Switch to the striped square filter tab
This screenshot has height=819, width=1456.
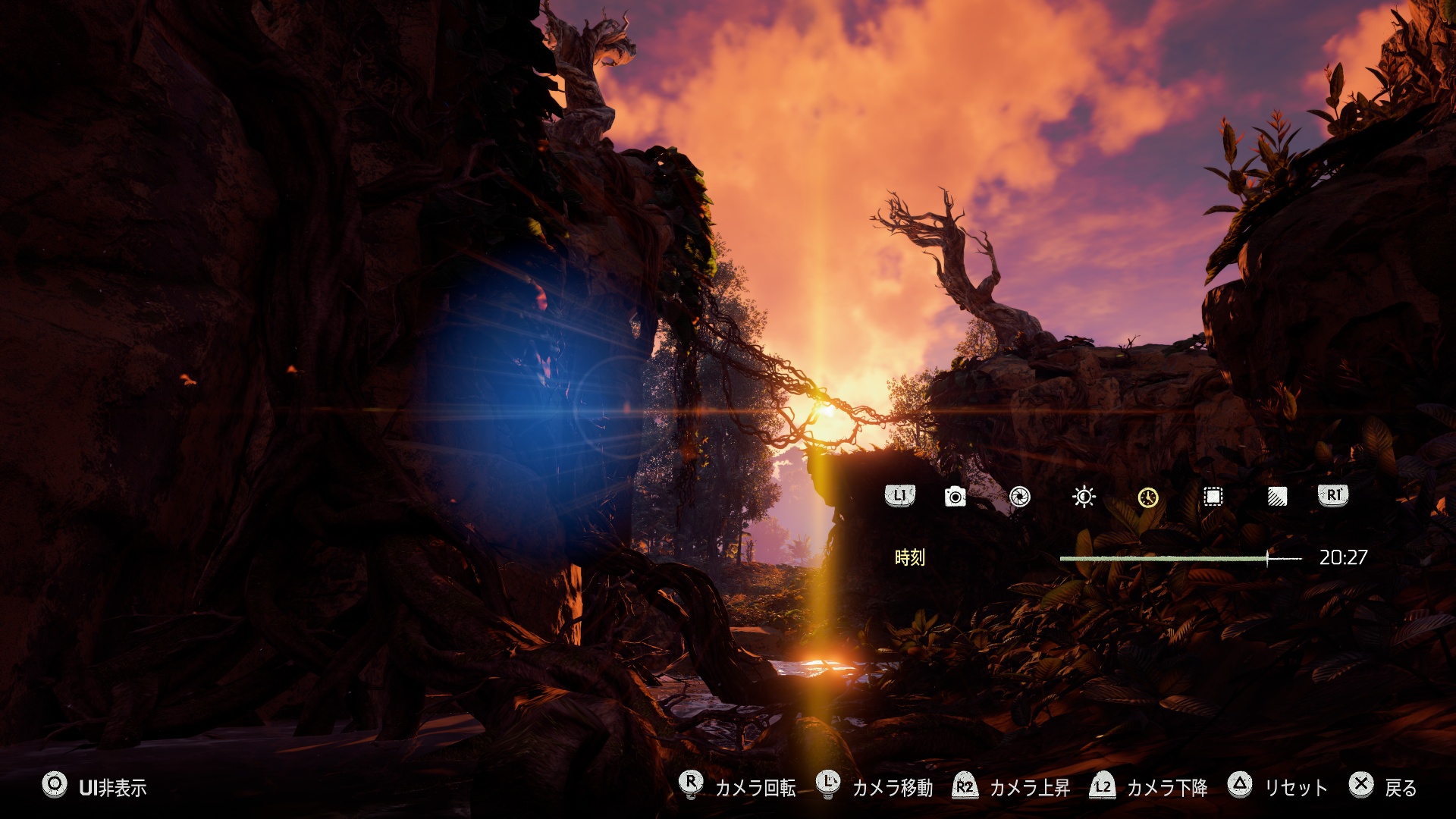[1277, 497]
